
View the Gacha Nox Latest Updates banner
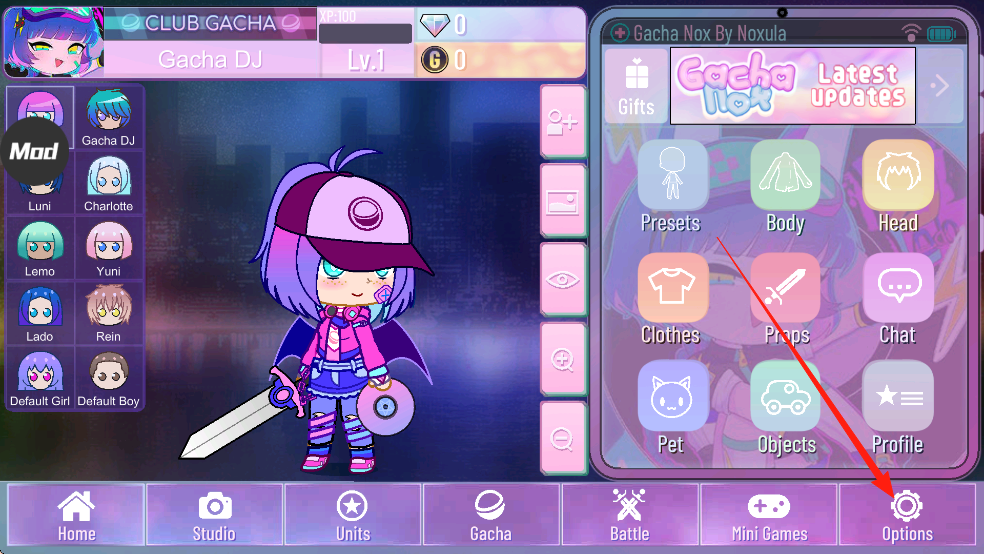pos(792,86)
